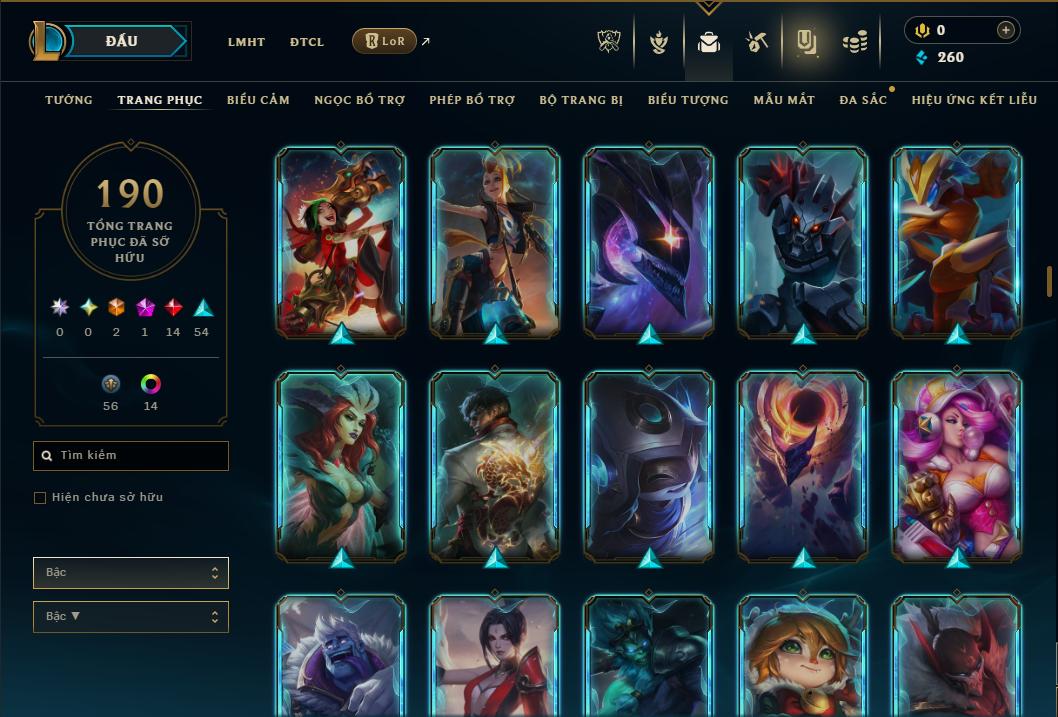Open the collection backpack icon
1058x717 pixels.
pyautogui.click(x=709, y=42)
